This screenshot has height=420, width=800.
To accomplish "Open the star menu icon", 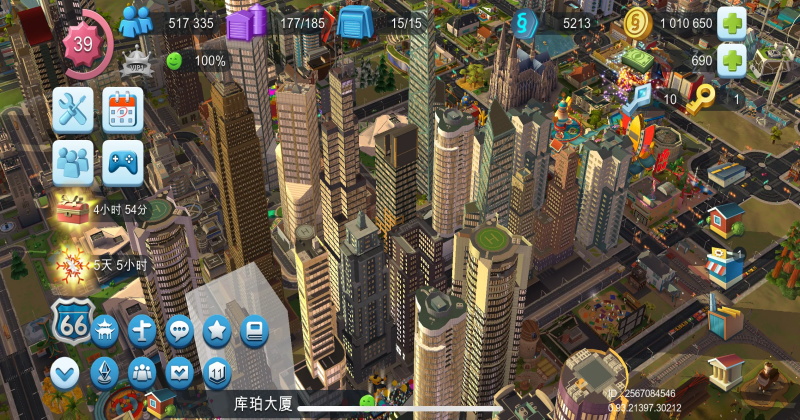I will (x=217, y=331).
